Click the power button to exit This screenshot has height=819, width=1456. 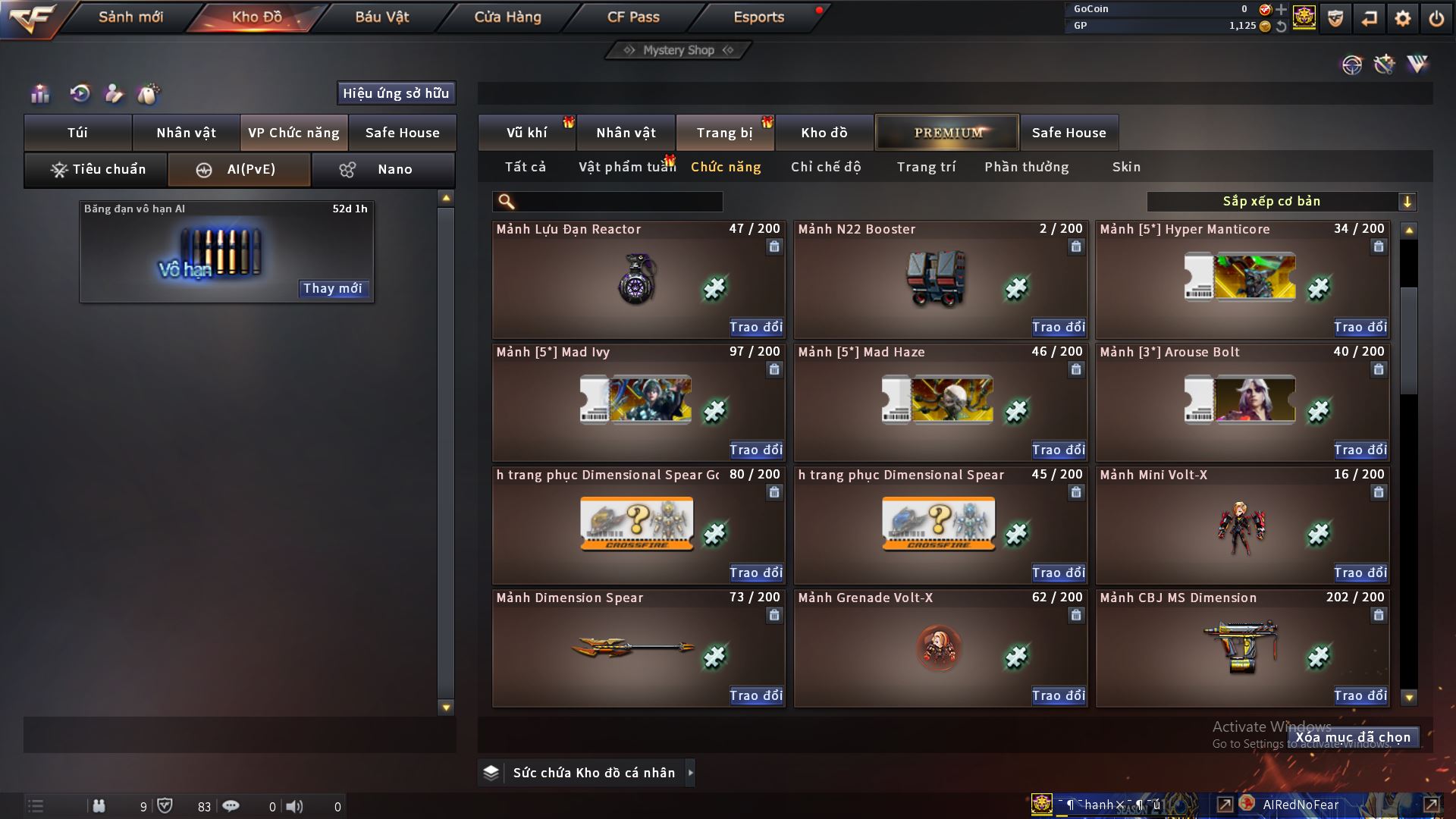click(1436, 18)
